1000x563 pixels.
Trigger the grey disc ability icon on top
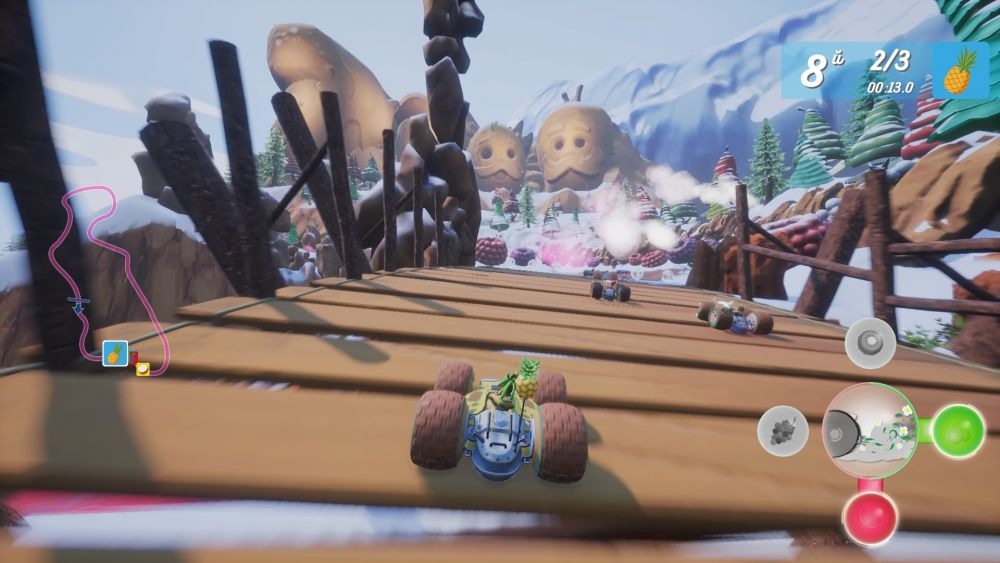869,343
